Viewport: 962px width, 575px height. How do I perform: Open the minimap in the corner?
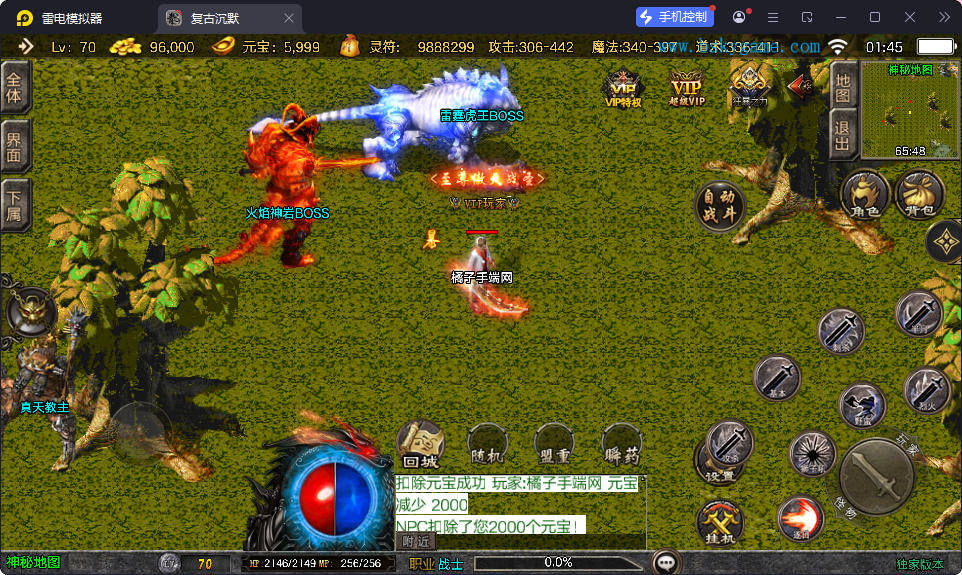pos(910,110)
